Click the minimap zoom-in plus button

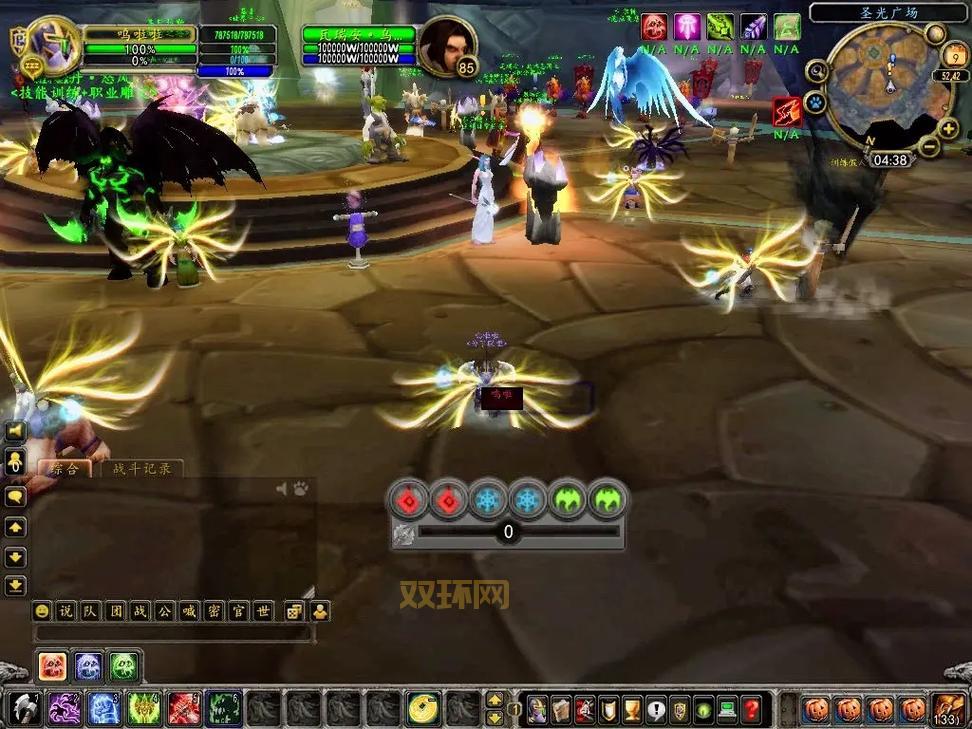pos(947,128)
